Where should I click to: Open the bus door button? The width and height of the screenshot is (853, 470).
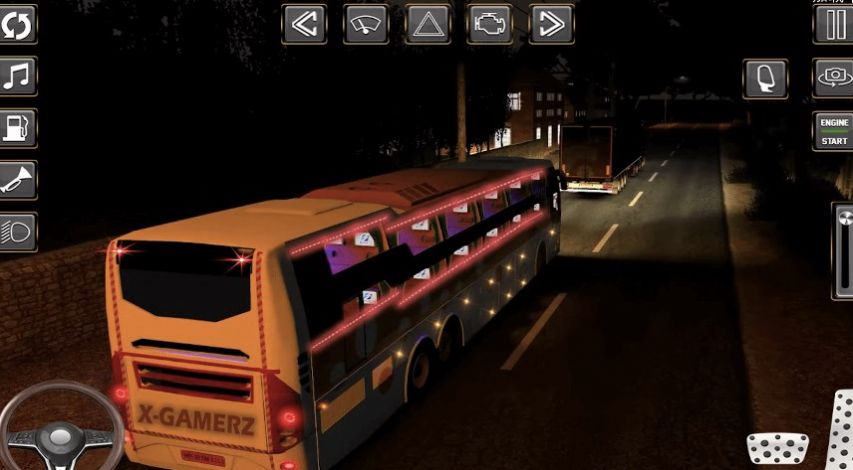(x=765, y=78)
